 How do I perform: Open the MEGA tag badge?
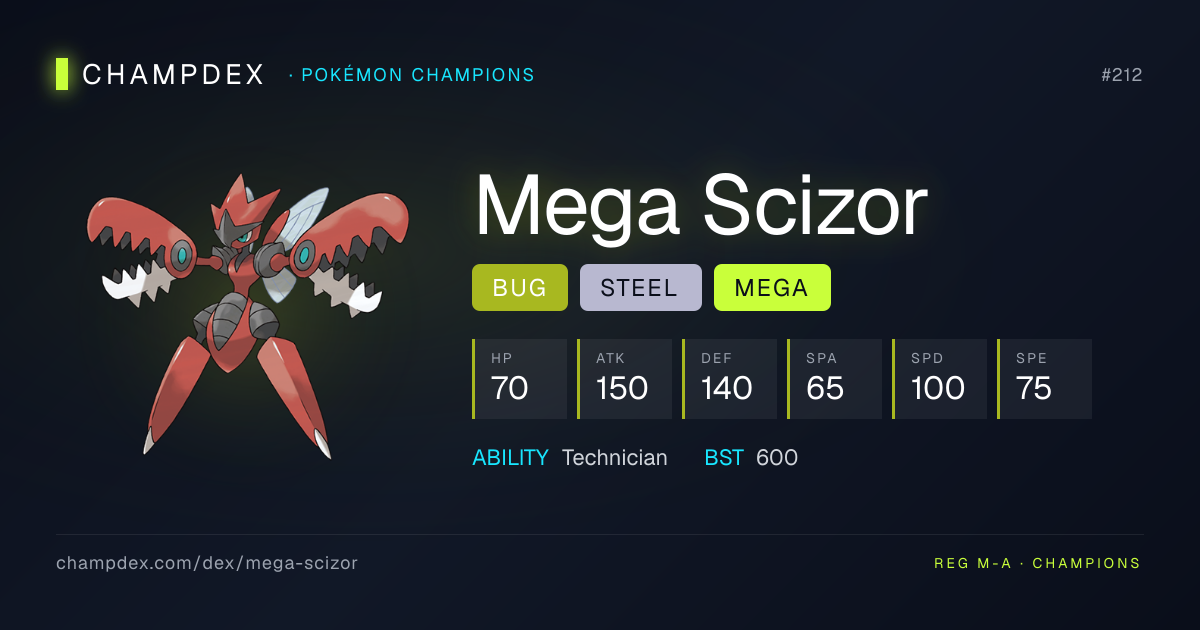pyautogui.click(x=771, y=288)
